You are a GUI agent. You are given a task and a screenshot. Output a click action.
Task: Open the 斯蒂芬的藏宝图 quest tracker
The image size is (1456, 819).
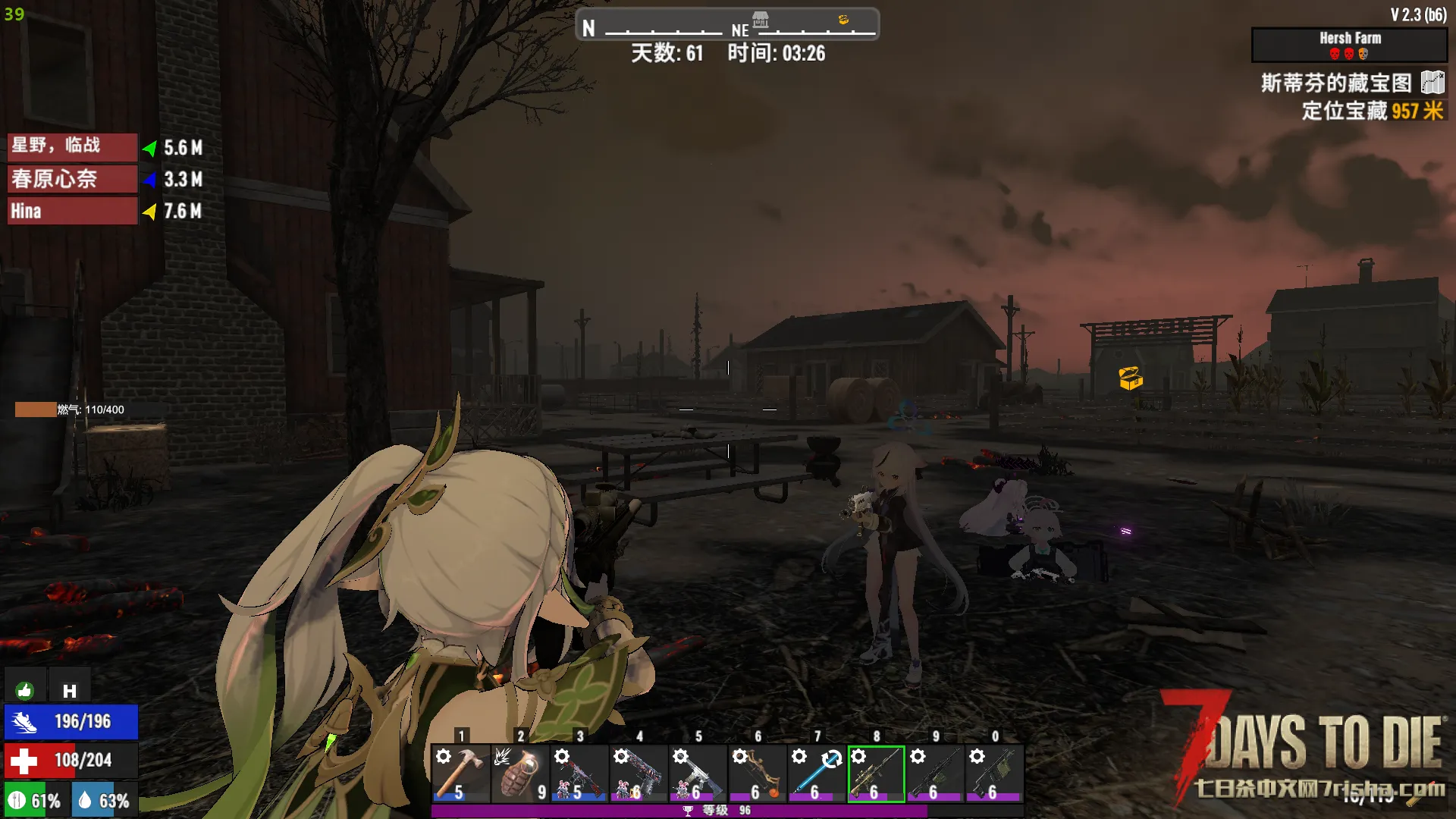[x=1336, y=83]
